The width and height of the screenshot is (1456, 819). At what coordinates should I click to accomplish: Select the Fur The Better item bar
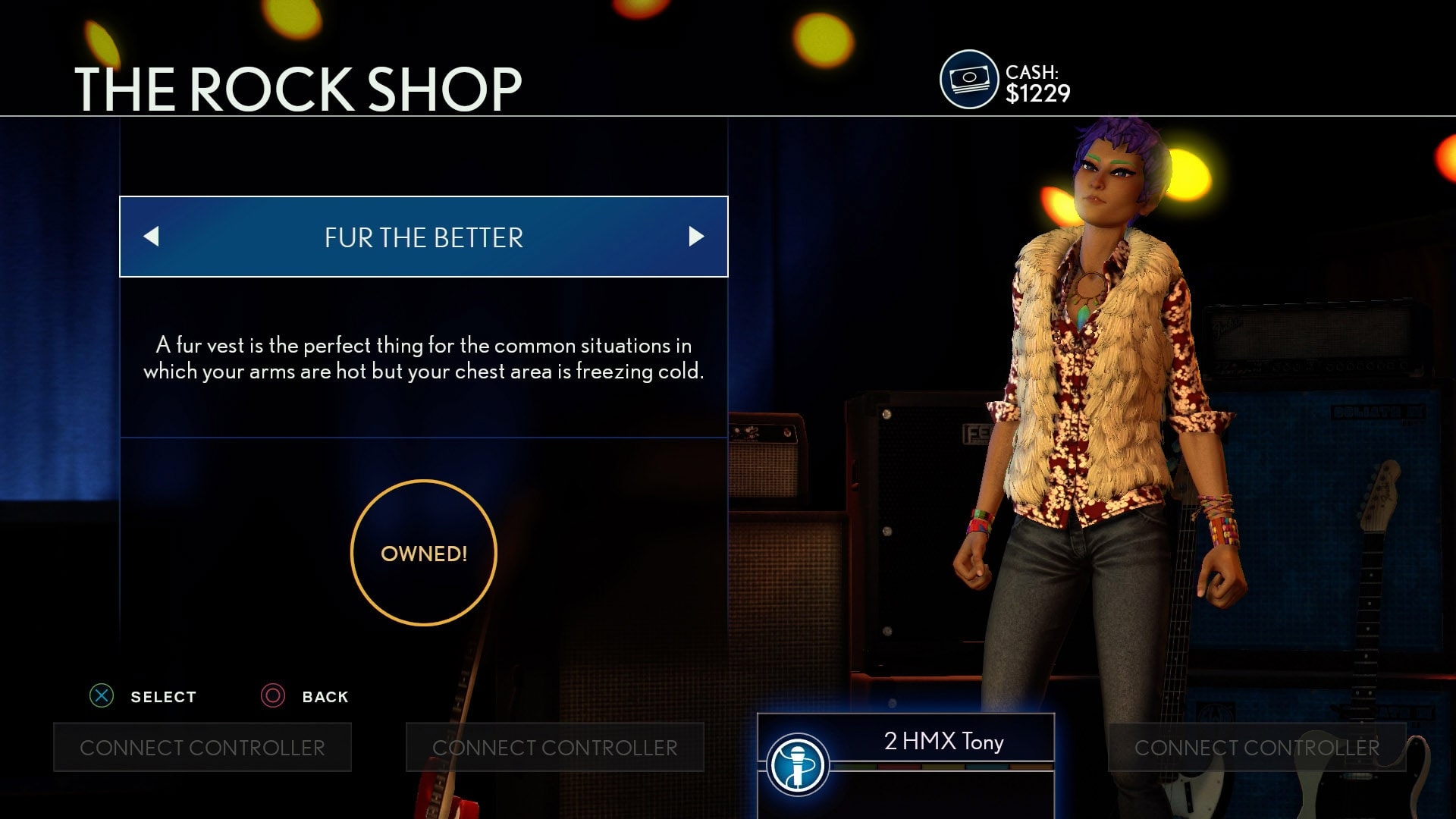[x=423, y=237]
